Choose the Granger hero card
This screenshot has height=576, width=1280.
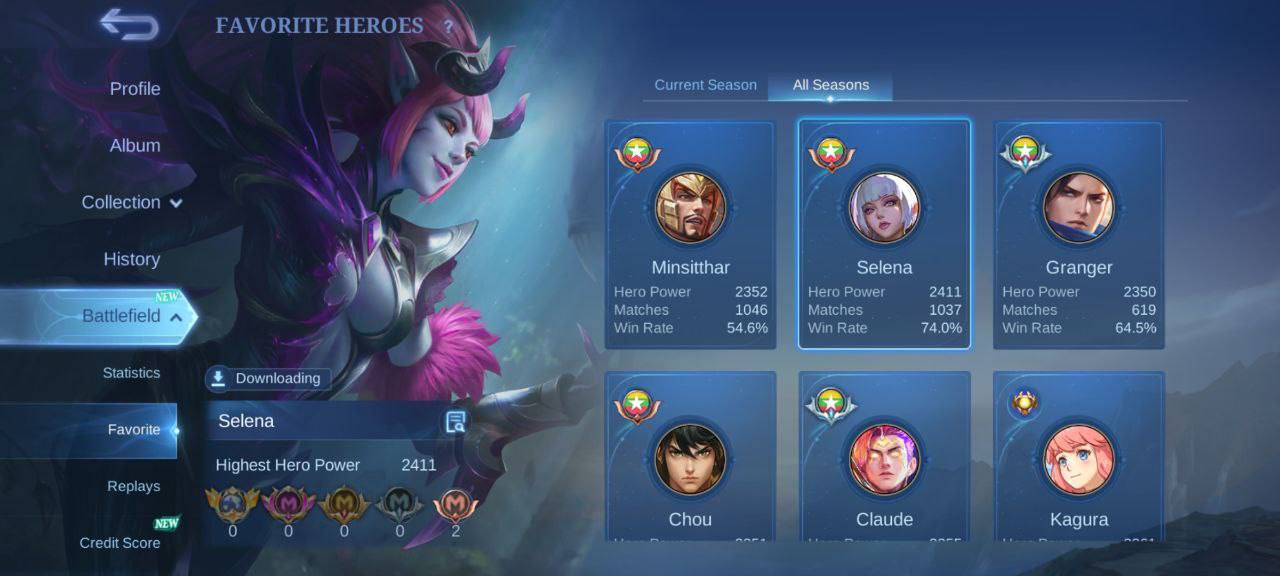[1078, 235]
